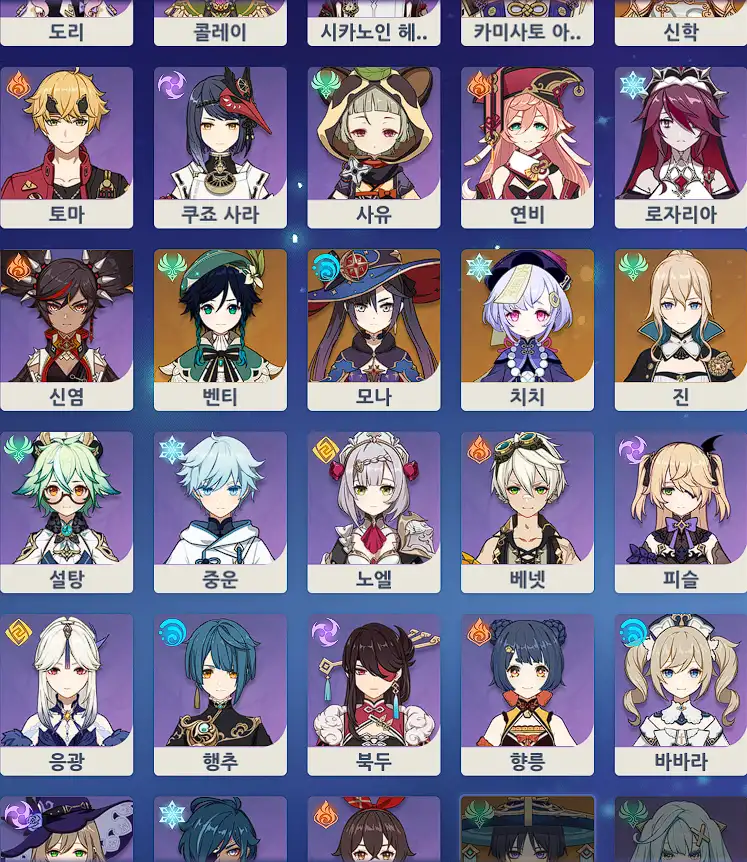Choose the 중운 character card

tap(220, 512)
